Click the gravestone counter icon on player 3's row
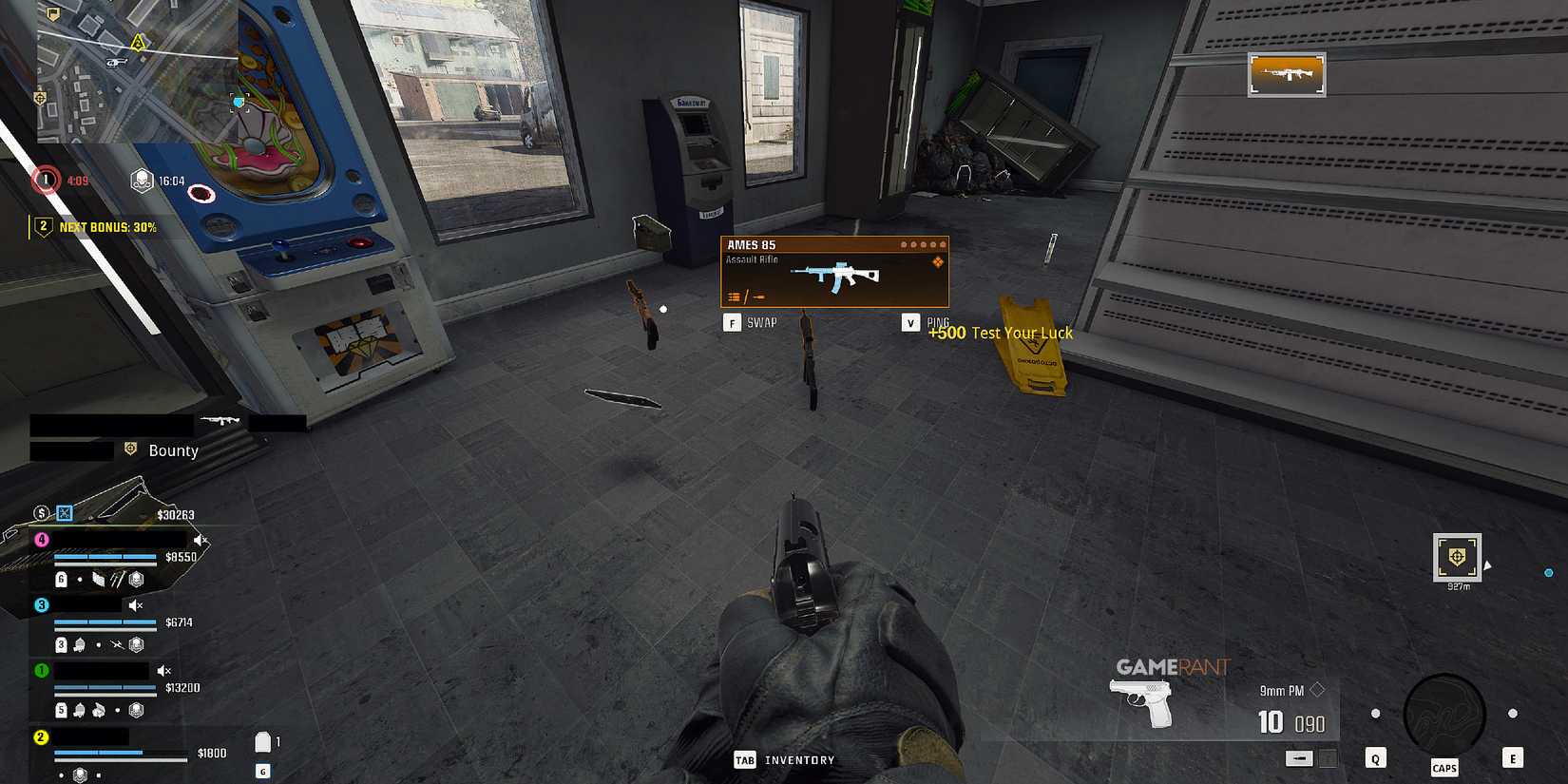The width and height of the screenshot is (1568, 784). 61,643
